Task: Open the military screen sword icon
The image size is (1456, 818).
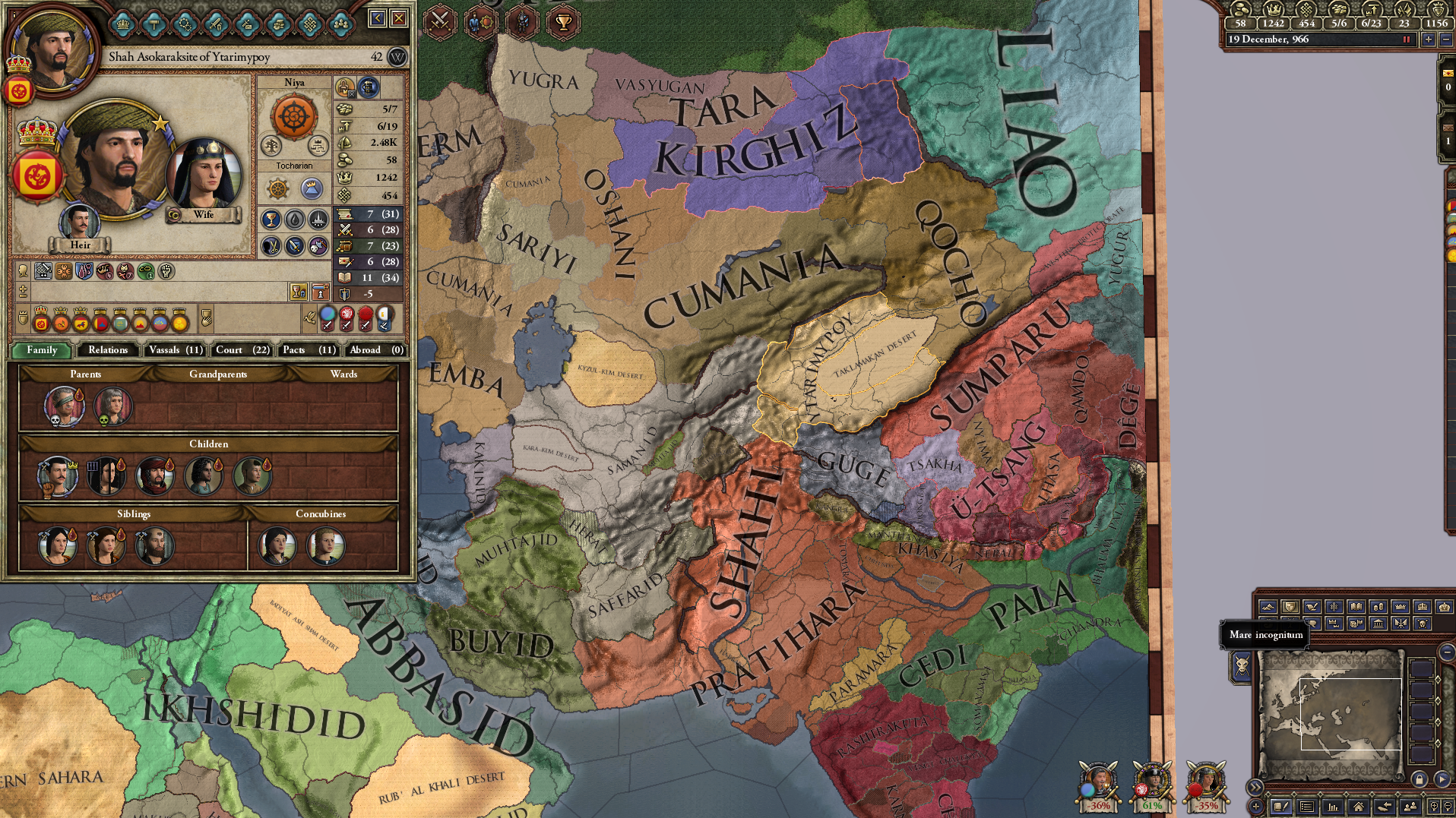Action: click(217, 24)
